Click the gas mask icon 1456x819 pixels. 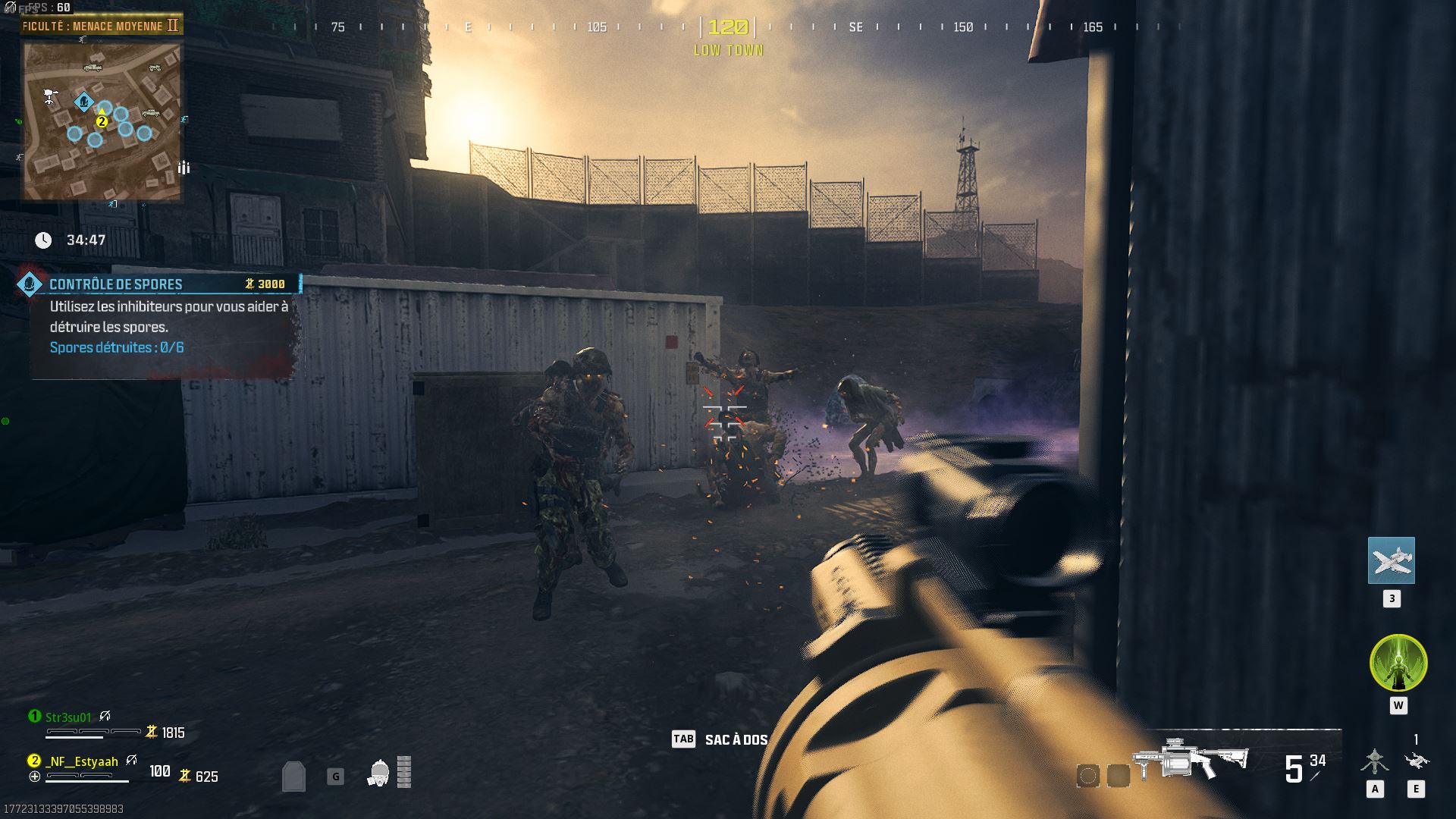(378, 773)
